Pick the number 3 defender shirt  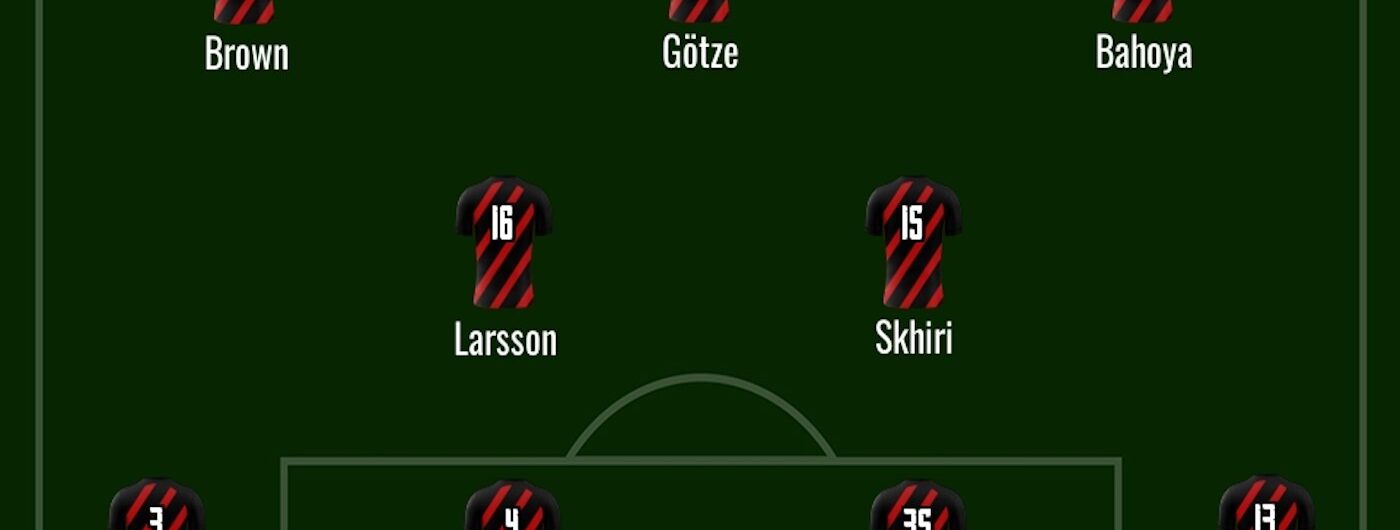(156, 508)
